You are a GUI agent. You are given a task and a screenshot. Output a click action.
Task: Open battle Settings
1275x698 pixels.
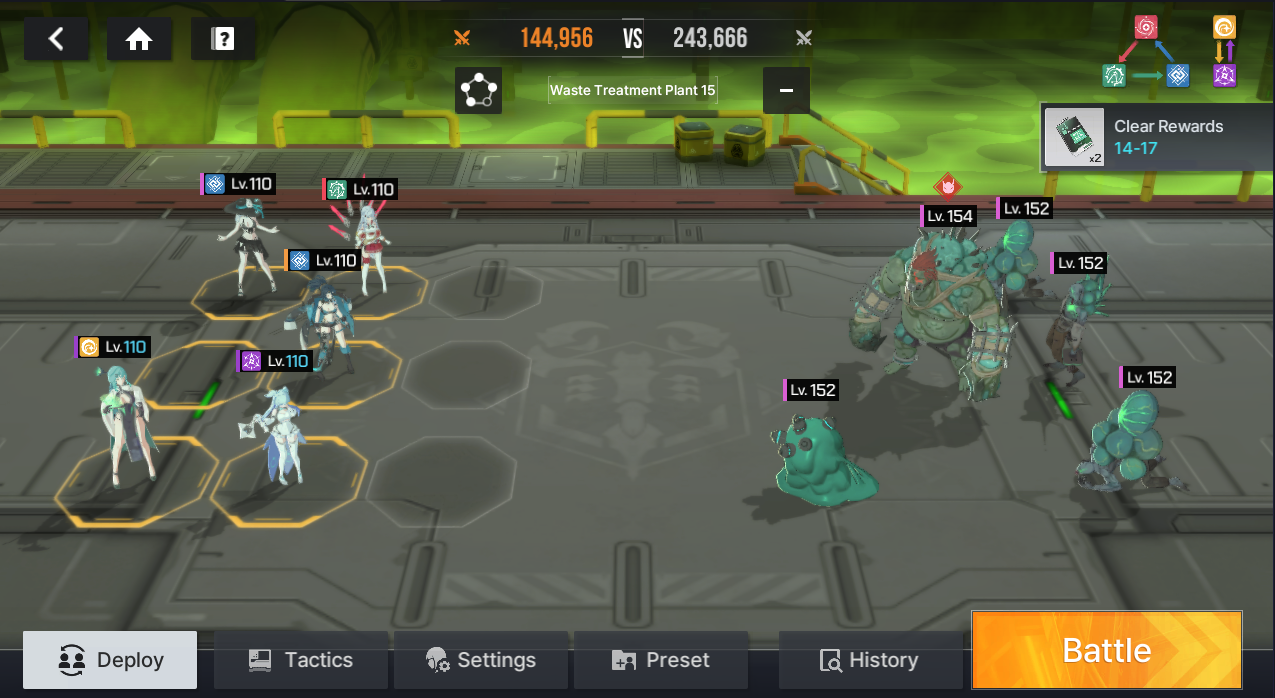pos(481,660)
